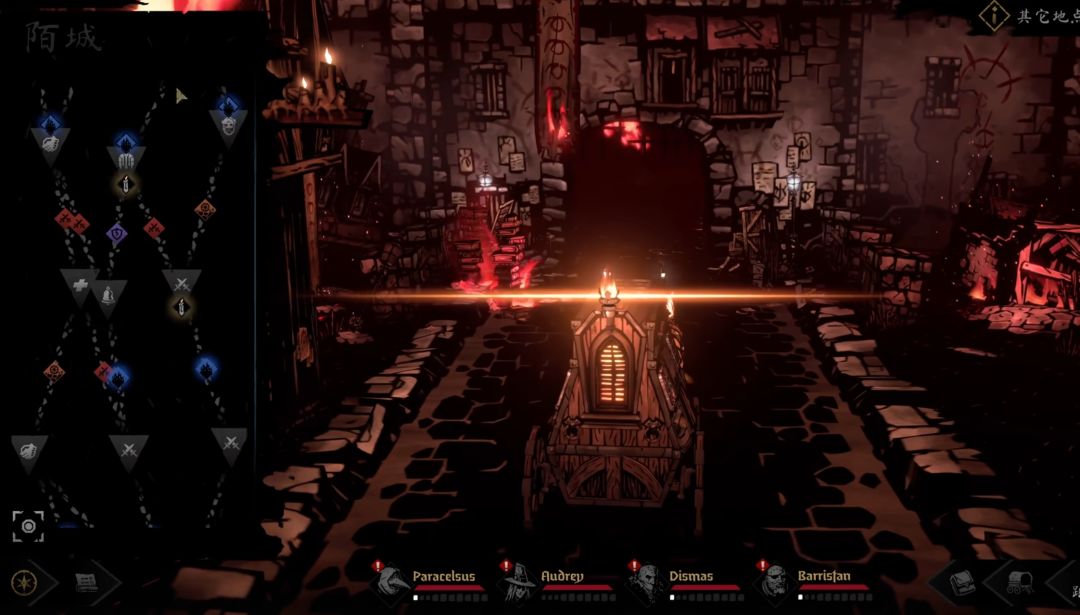
Task: Select Audrey's hero portrait
Action: [518, 580]
